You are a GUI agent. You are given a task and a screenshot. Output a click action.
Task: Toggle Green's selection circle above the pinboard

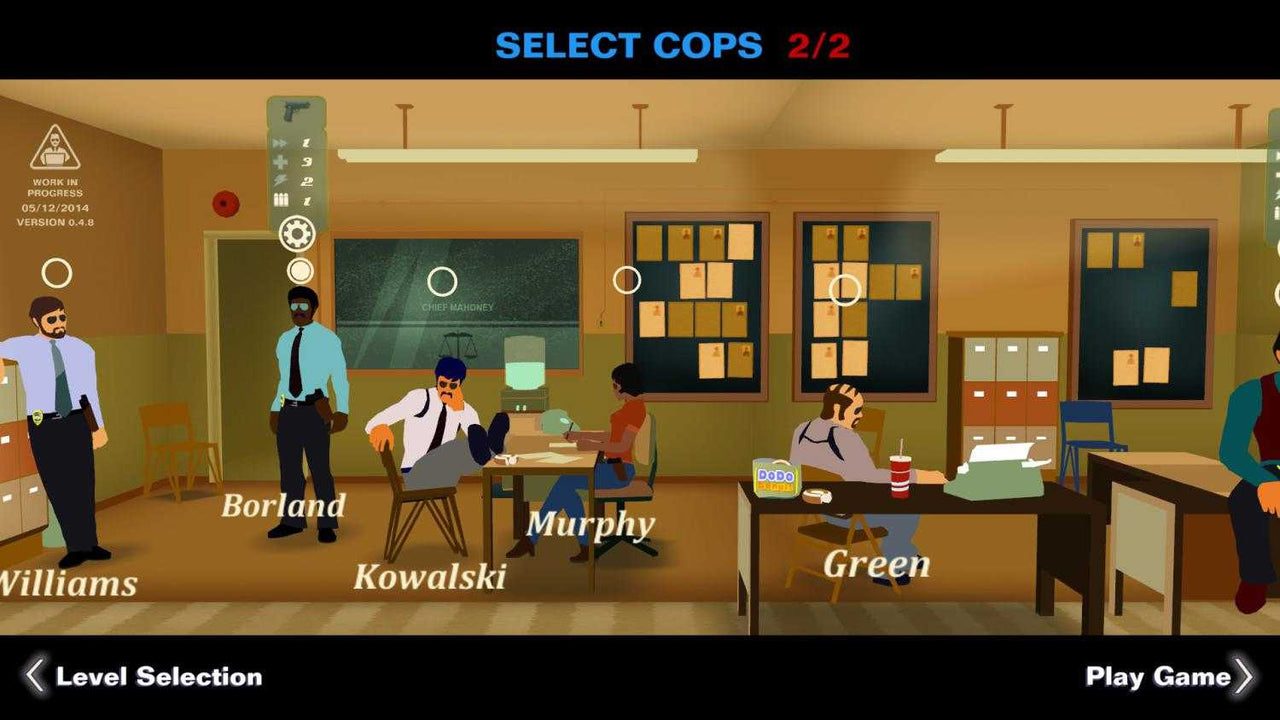846,289
